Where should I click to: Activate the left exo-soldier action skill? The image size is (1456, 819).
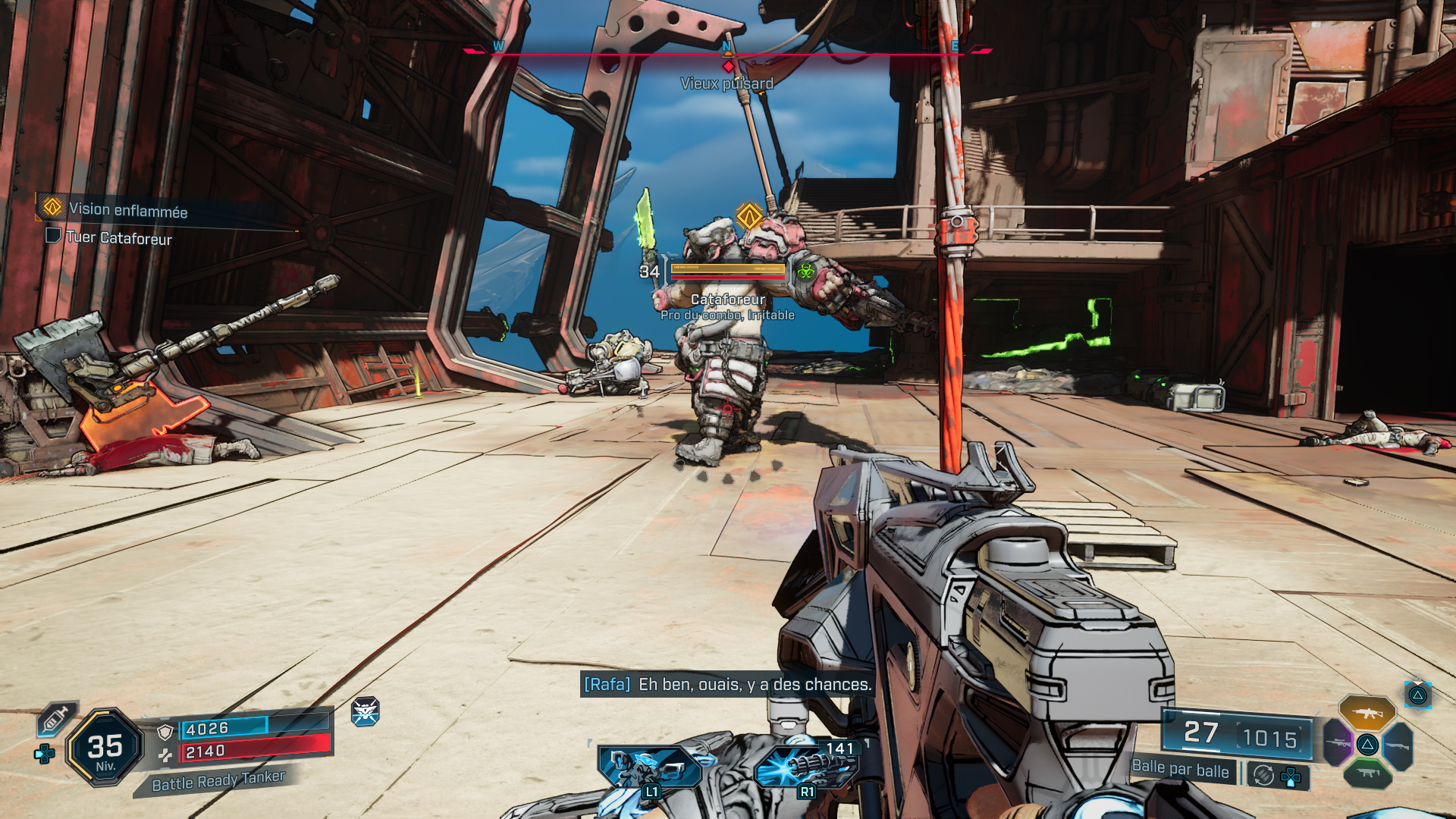tap(649, 766)
